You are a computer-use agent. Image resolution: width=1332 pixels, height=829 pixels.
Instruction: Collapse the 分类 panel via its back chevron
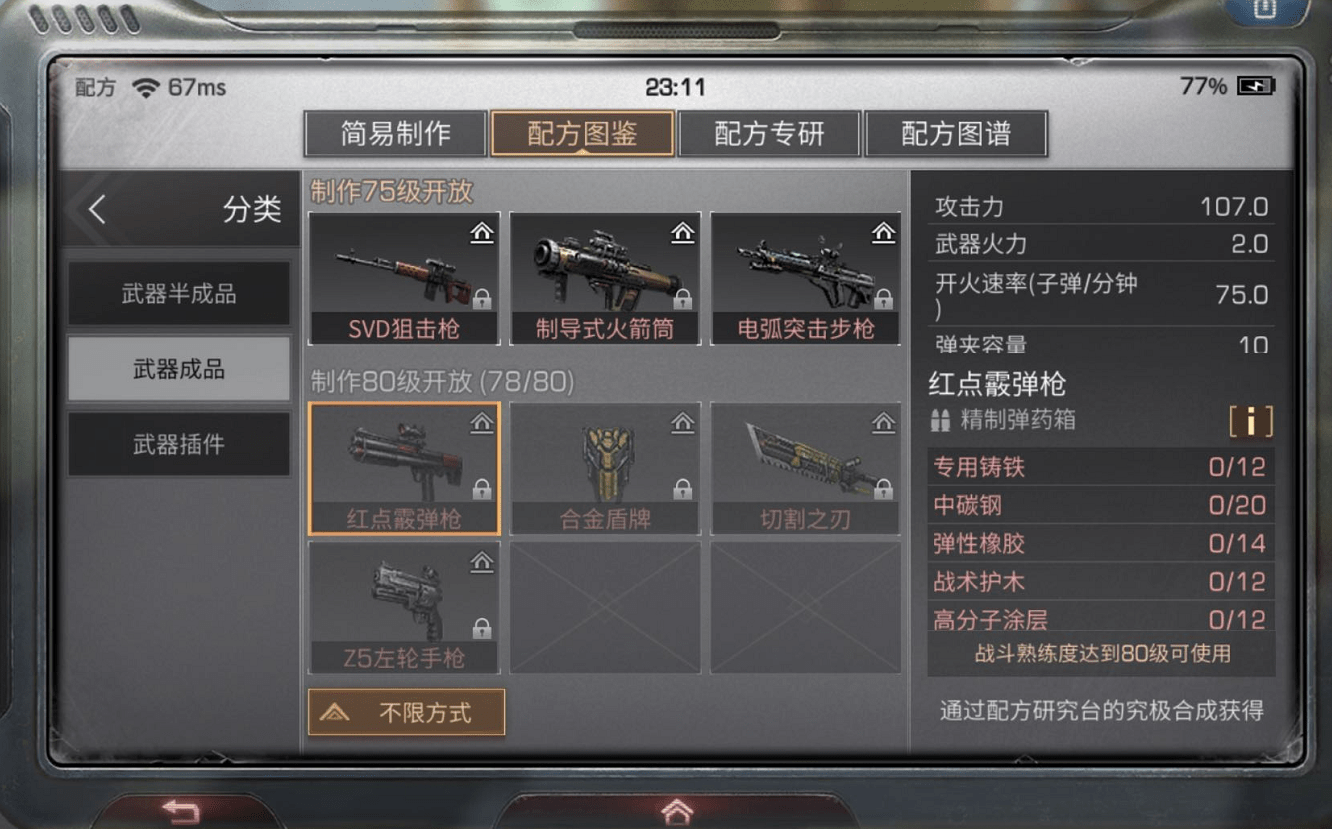[x=99, y=210]
